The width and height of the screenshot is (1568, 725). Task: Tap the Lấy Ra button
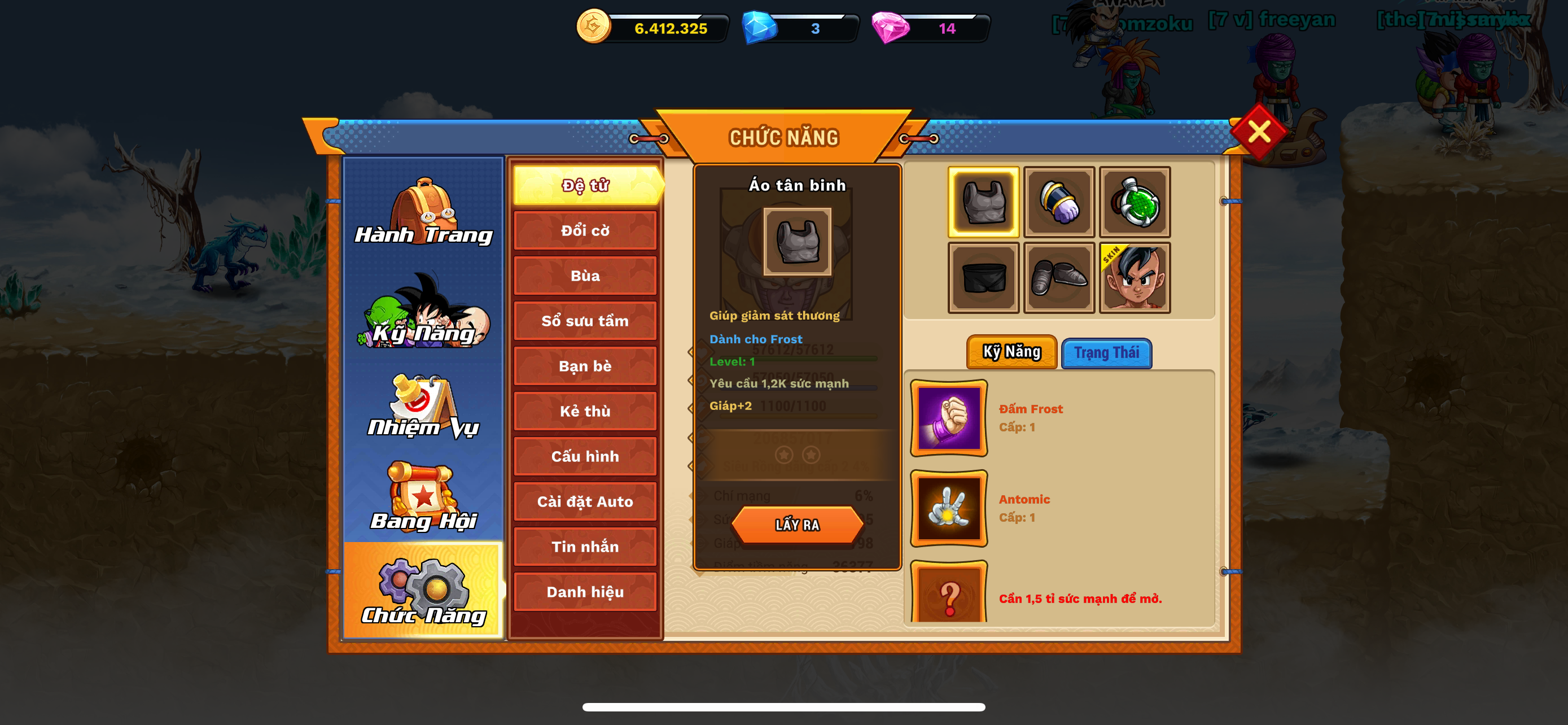(798, 525)
